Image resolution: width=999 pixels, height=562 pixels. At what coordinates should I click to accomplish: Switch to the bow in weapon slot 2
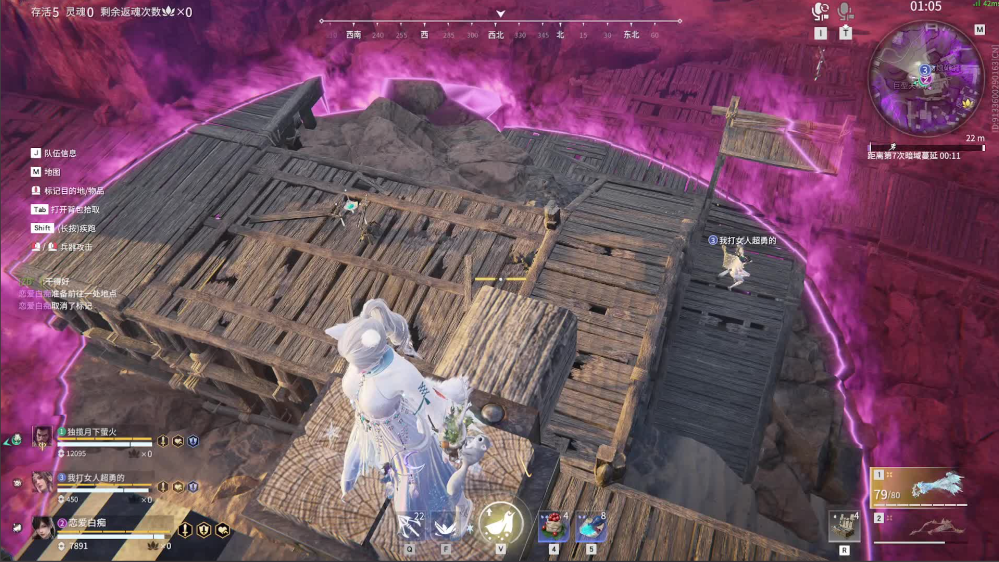[921, 525]
